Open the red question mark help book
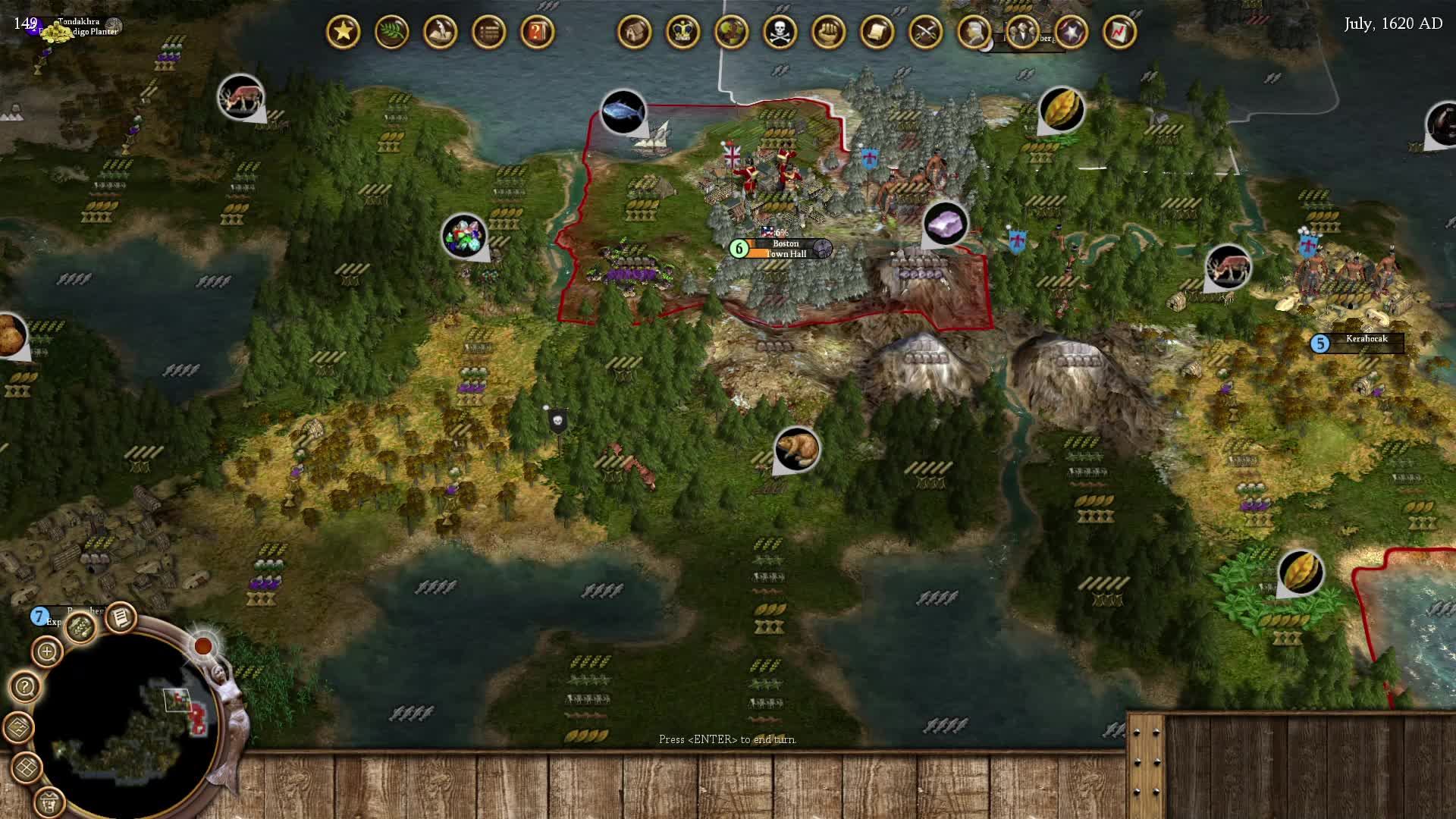This screenshot has width=1456, height=819. [x=537, y=32]
